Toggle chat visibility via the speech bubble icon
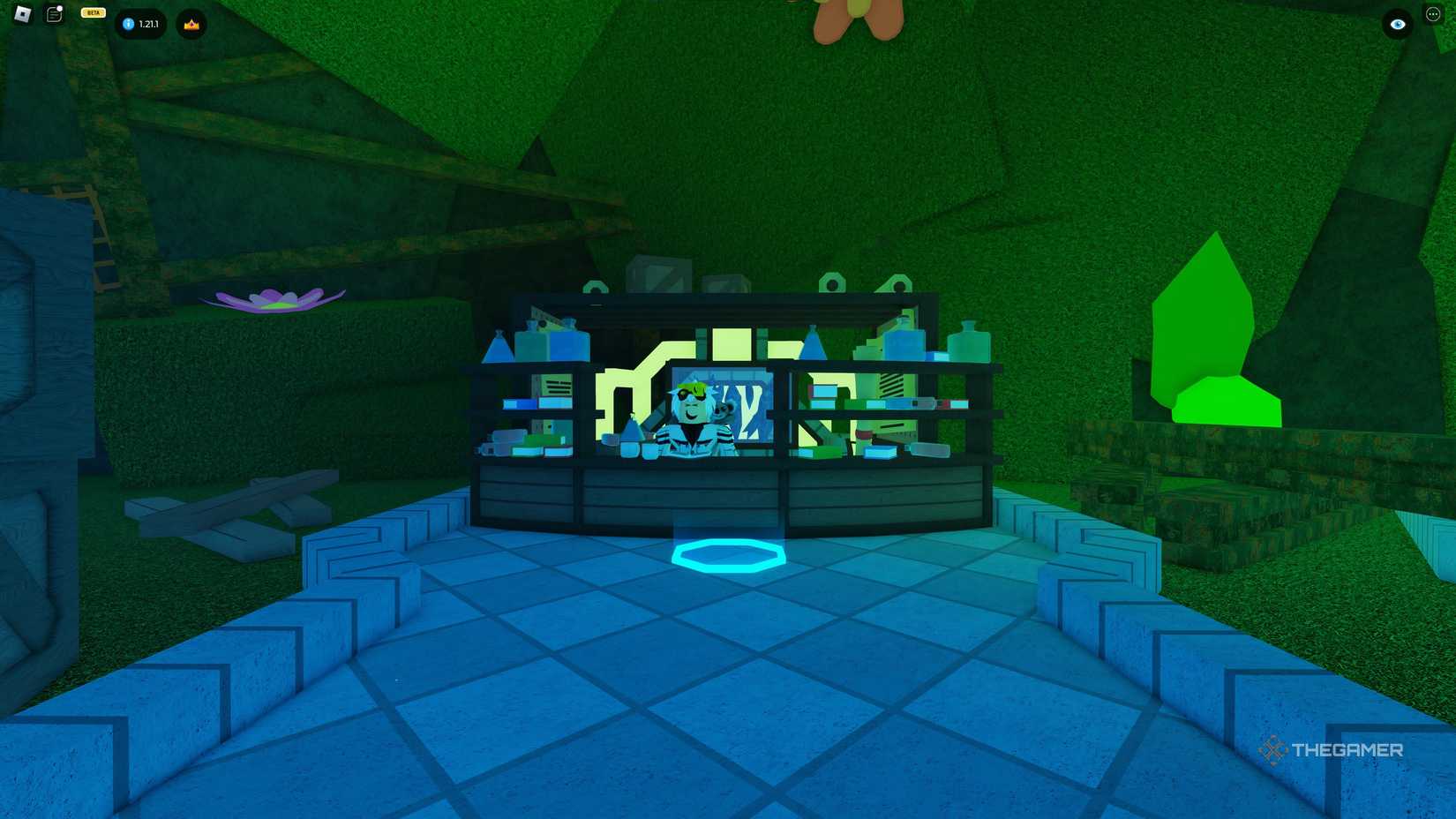This screenshot has height=819, width=1456. [x=53, y=13]
